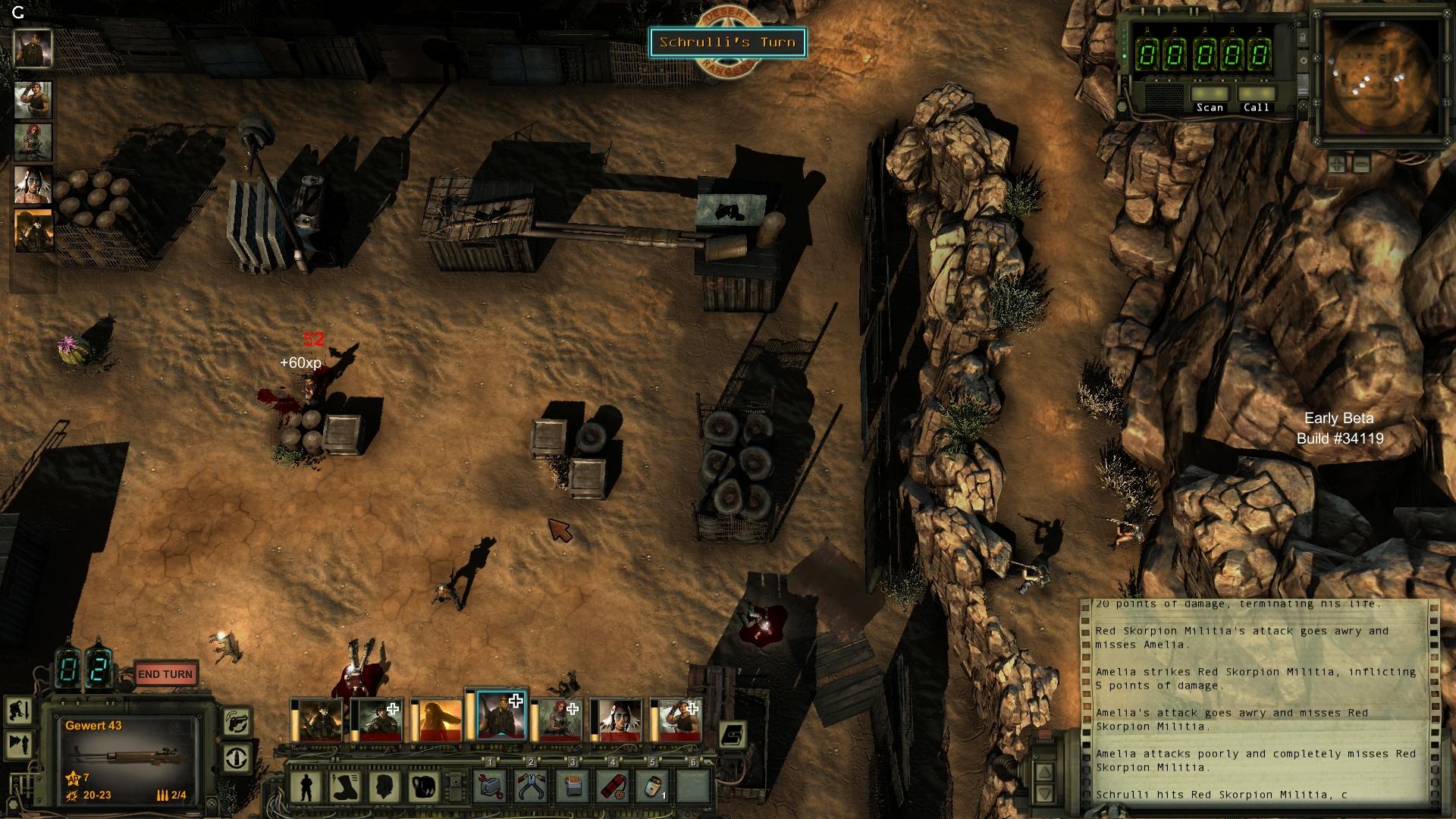Select the cigarette pack hotbar slot

[x=573, y=787]
